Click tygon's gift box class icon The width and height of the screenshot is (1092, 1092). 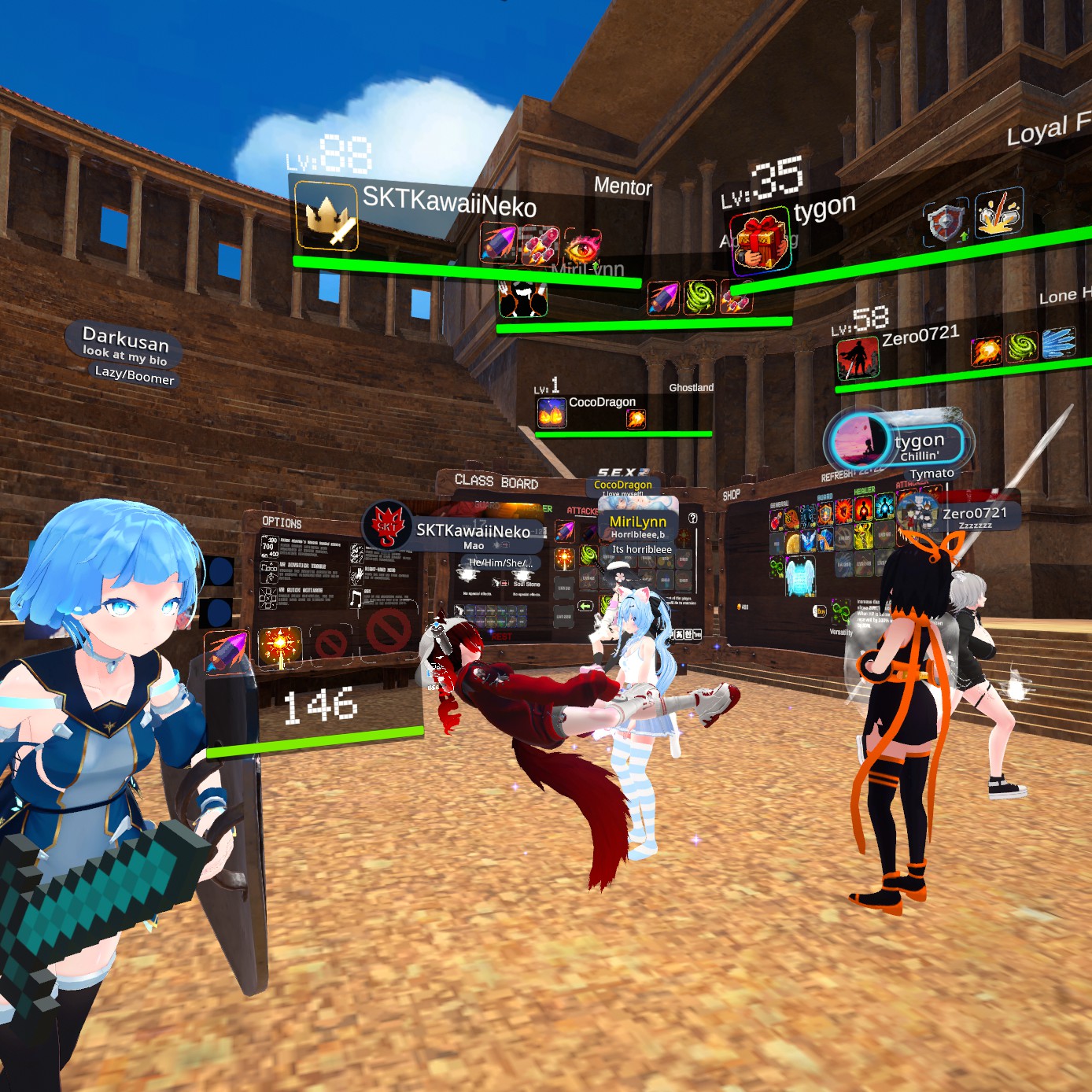point(760,238)
